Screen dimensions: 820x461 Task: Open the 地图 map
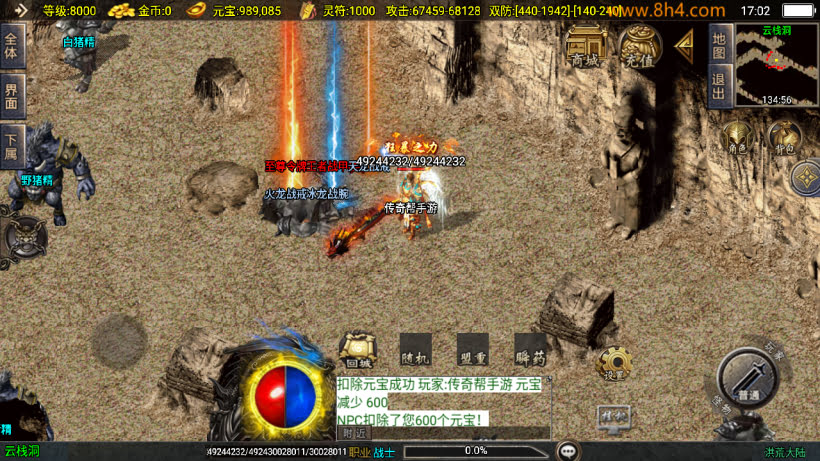(x=719, y=44)
